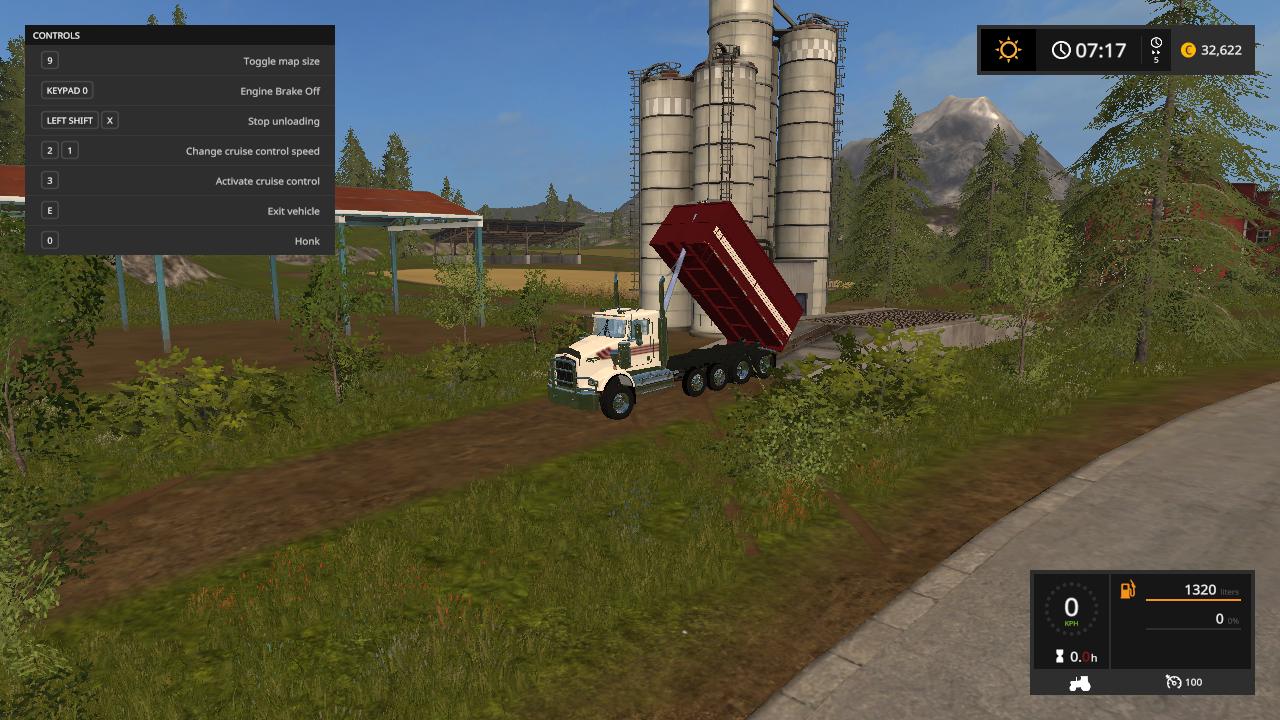
Task: Select the time scale speed icon
Action: [x=1156, y=49]
